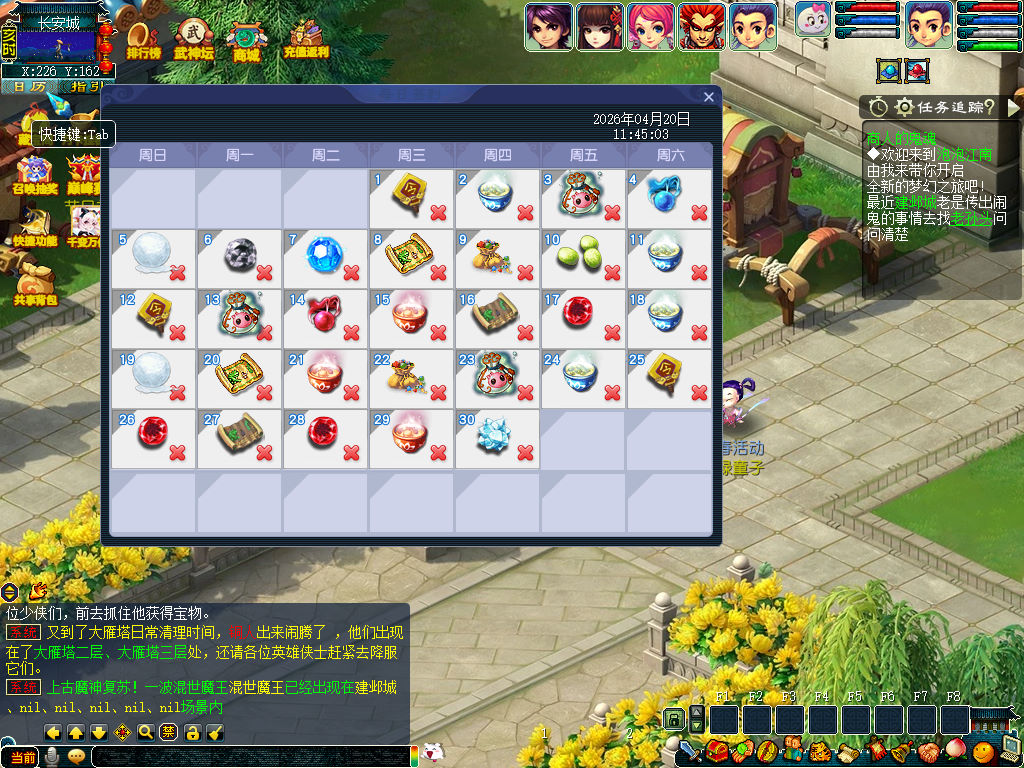Open the 排行榜 ranking icon

(x=143, y=39)
